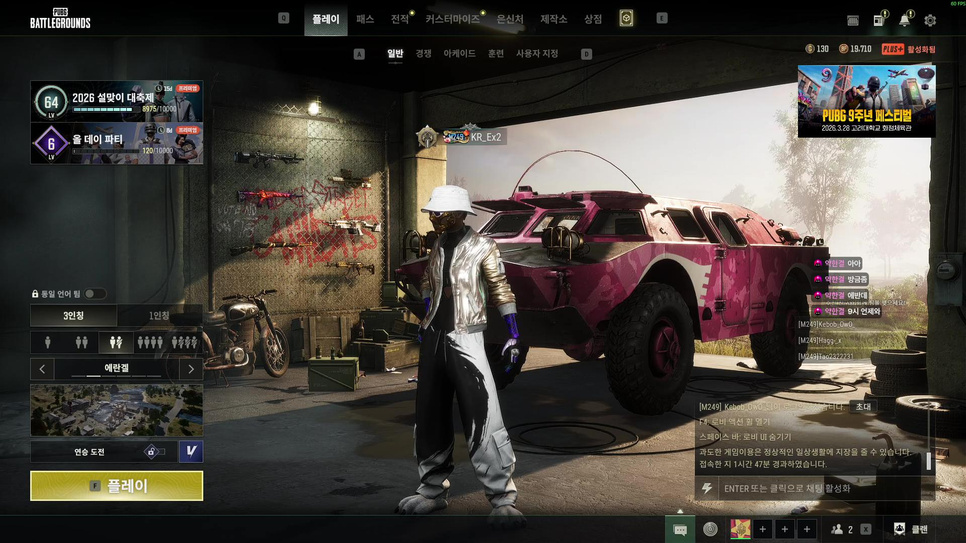Toggle the 동일 언어 팀 switch
Screen dimensions: 966x543
[95, 294]
